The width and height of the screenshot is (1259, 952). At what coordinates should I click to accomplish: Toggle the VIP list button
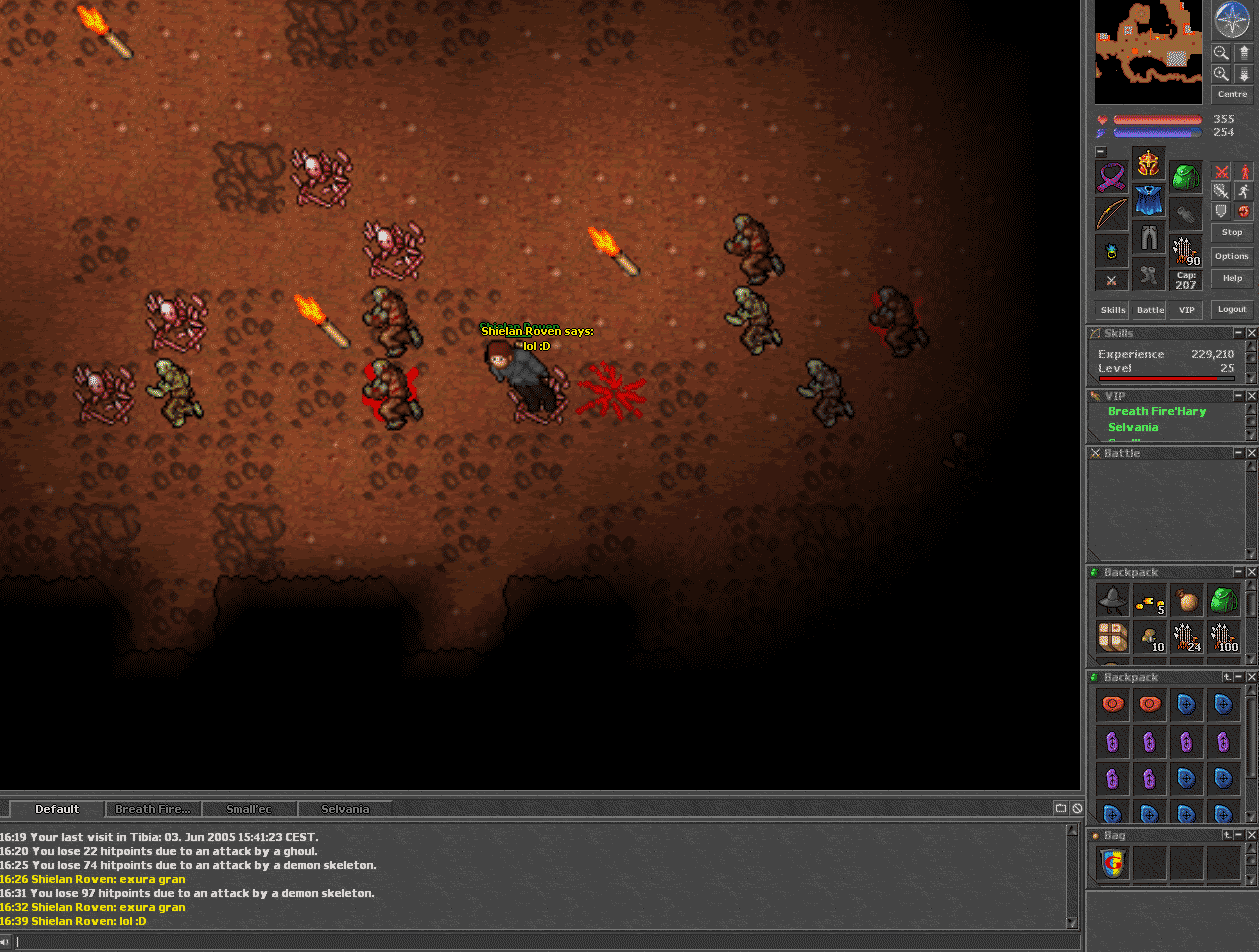1187,310
